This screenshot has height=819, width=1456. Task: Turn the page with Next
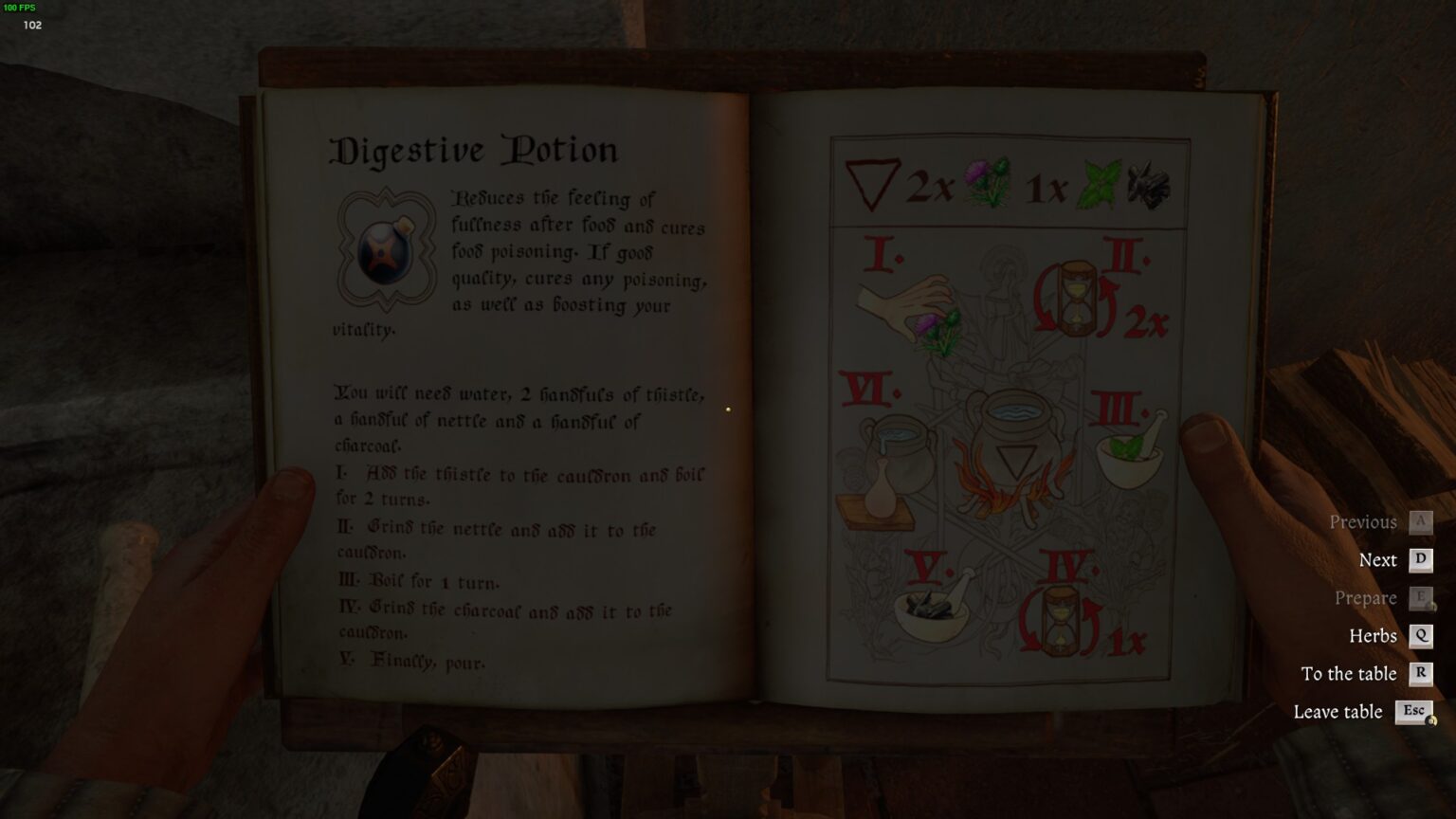click(x=1376, y=559)
